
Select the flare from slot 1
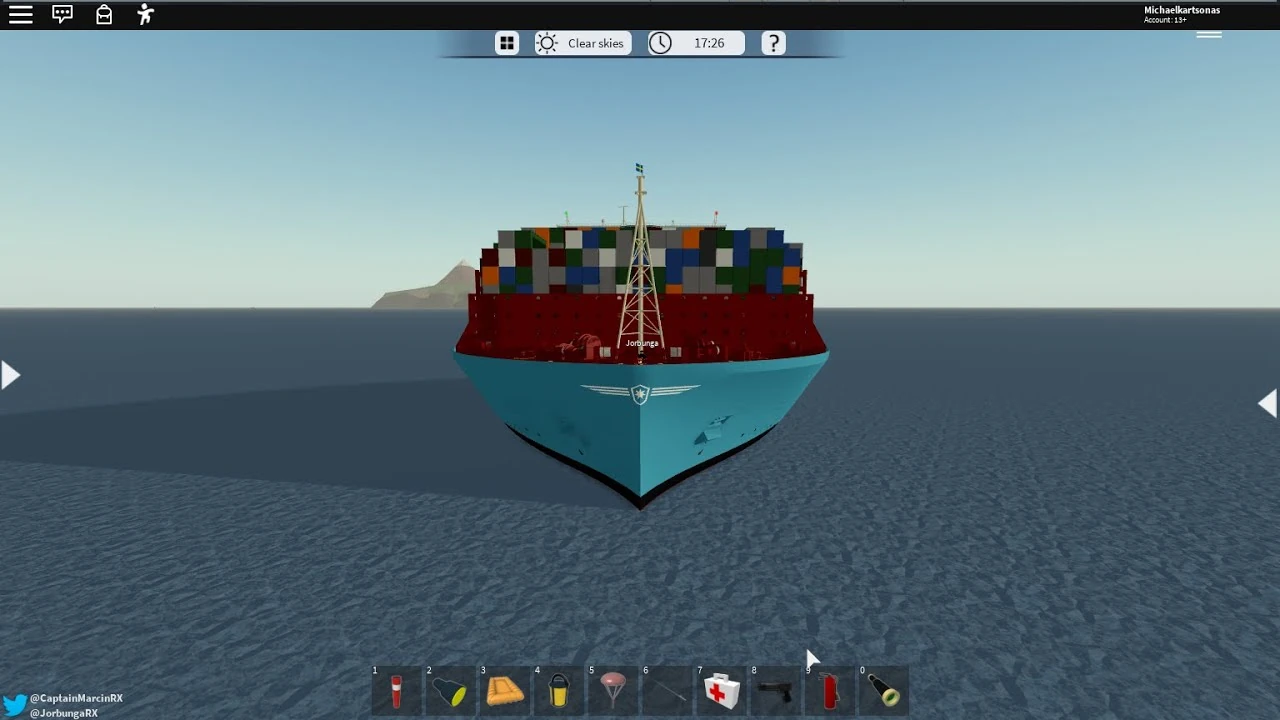click(396, 691)
